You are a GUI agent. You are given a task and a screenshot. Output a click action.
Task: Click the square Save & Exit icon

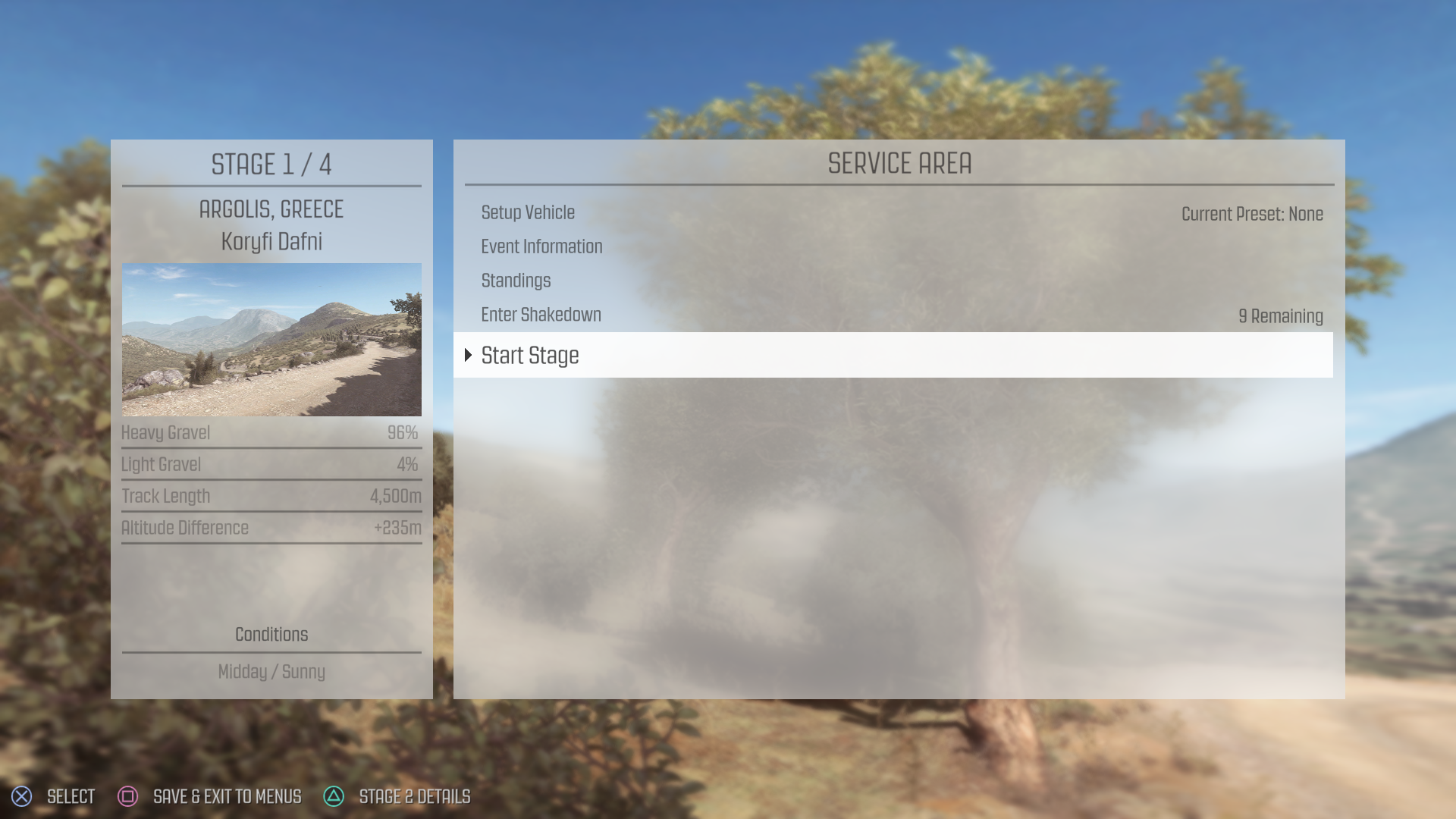pyautogui.click(x=127, y=796)
